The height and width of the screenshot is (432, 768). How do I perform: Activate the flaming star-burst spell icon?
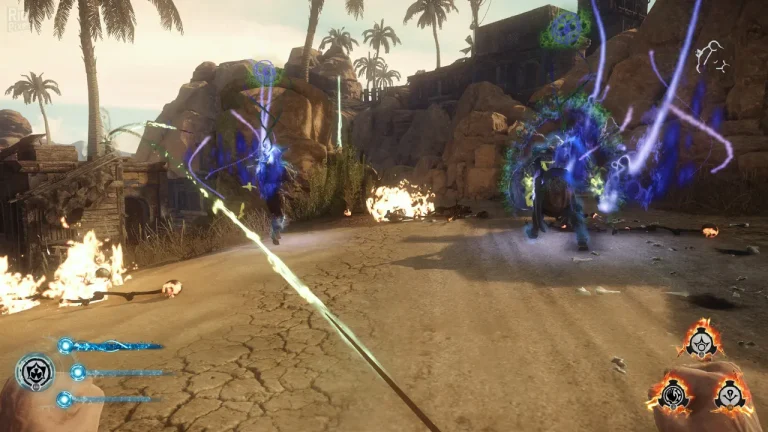click(x=700, y=343)
